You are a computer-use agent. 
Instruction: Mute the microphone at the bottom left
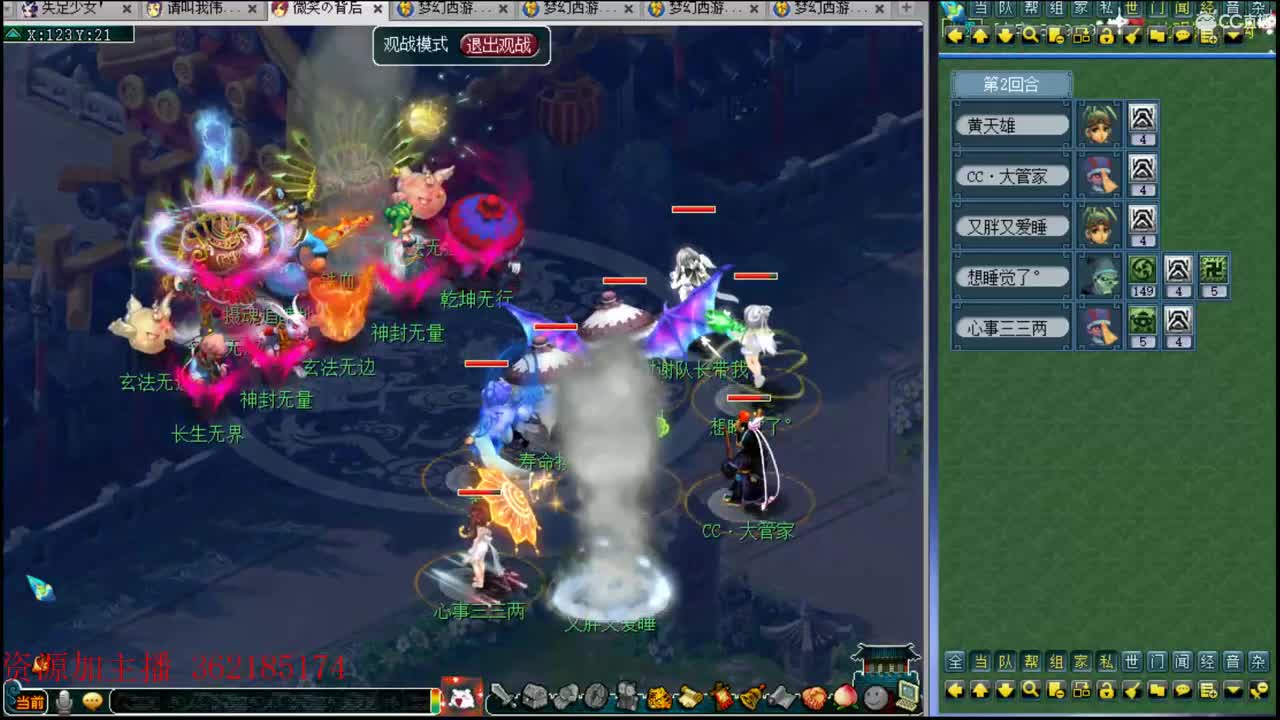62,701
